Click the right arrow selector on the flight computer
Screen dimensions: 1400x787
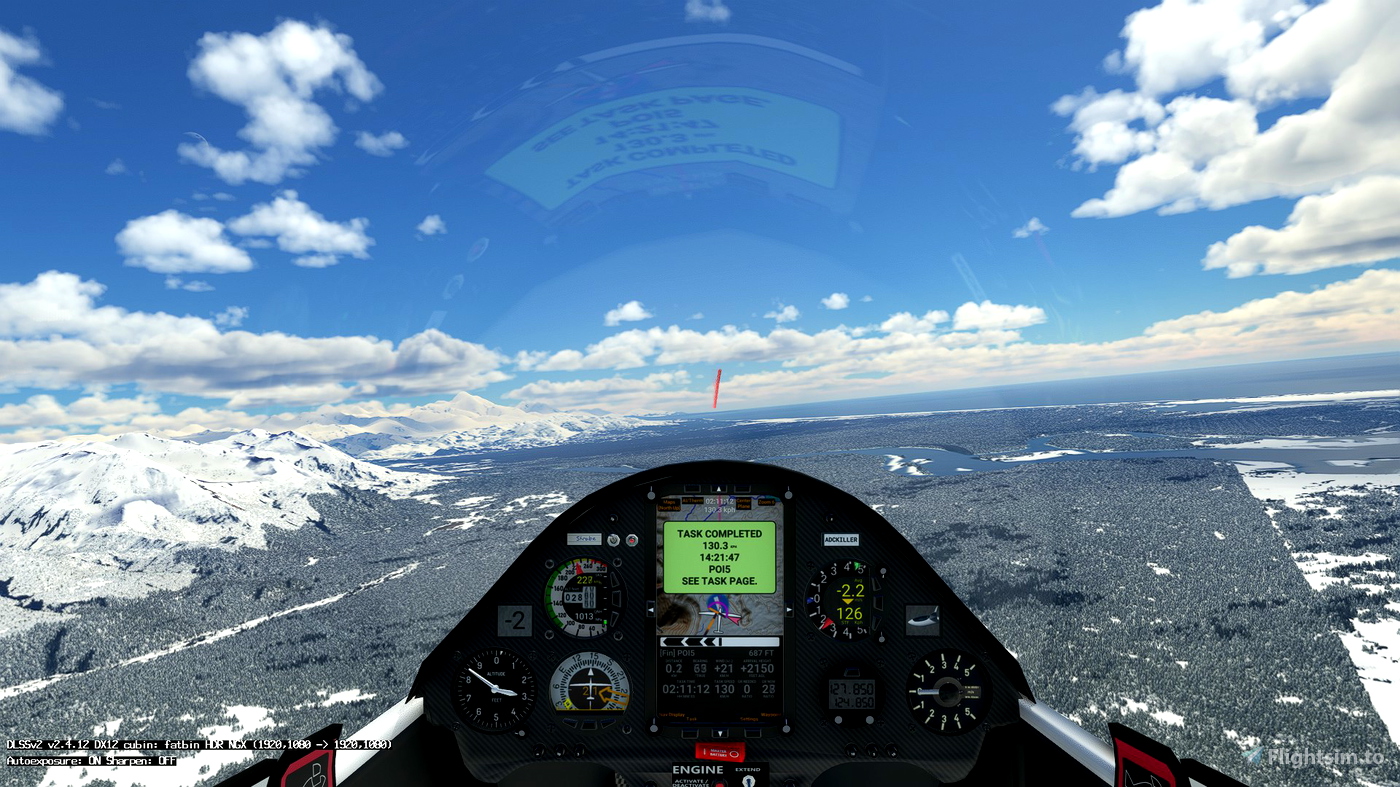(790, 610)
